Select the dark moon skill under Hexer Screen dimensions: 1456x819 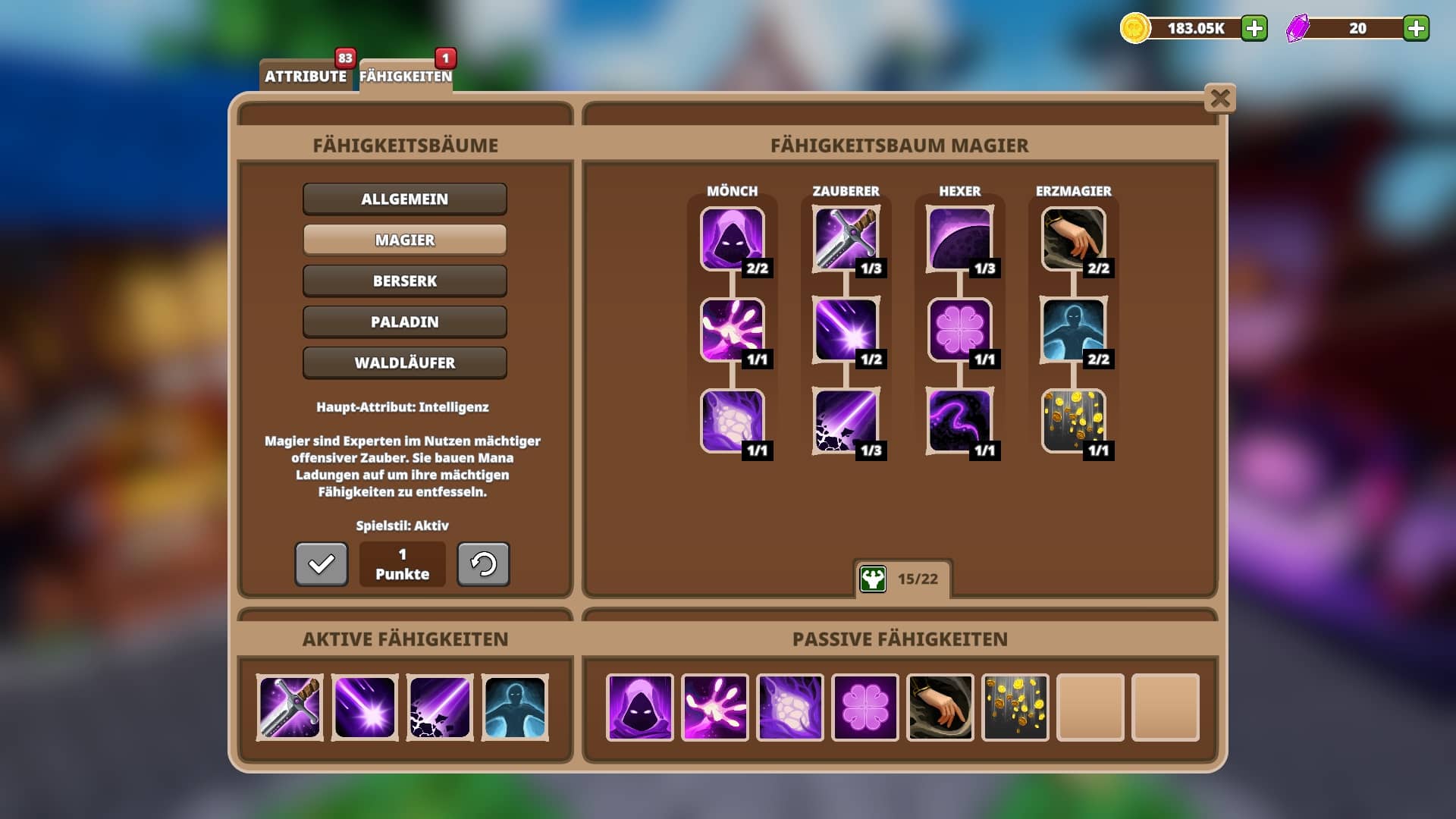point(959,239)
